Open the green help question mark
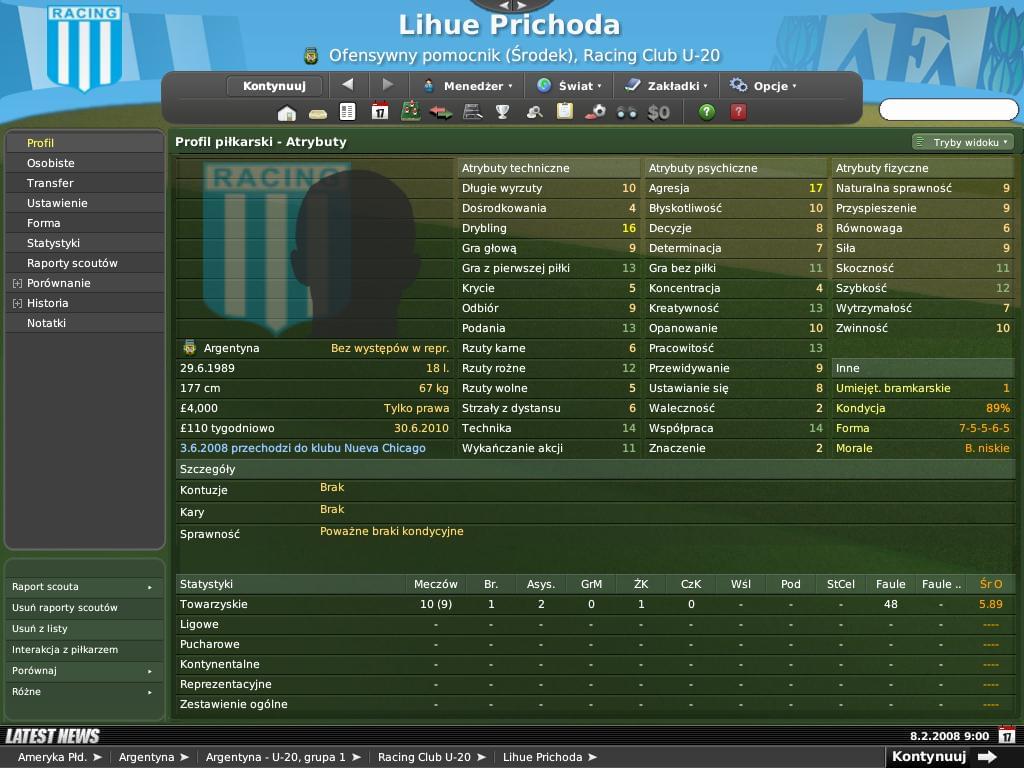The height and width of the screenshot is (768, 1024). (x=707, y=112)
